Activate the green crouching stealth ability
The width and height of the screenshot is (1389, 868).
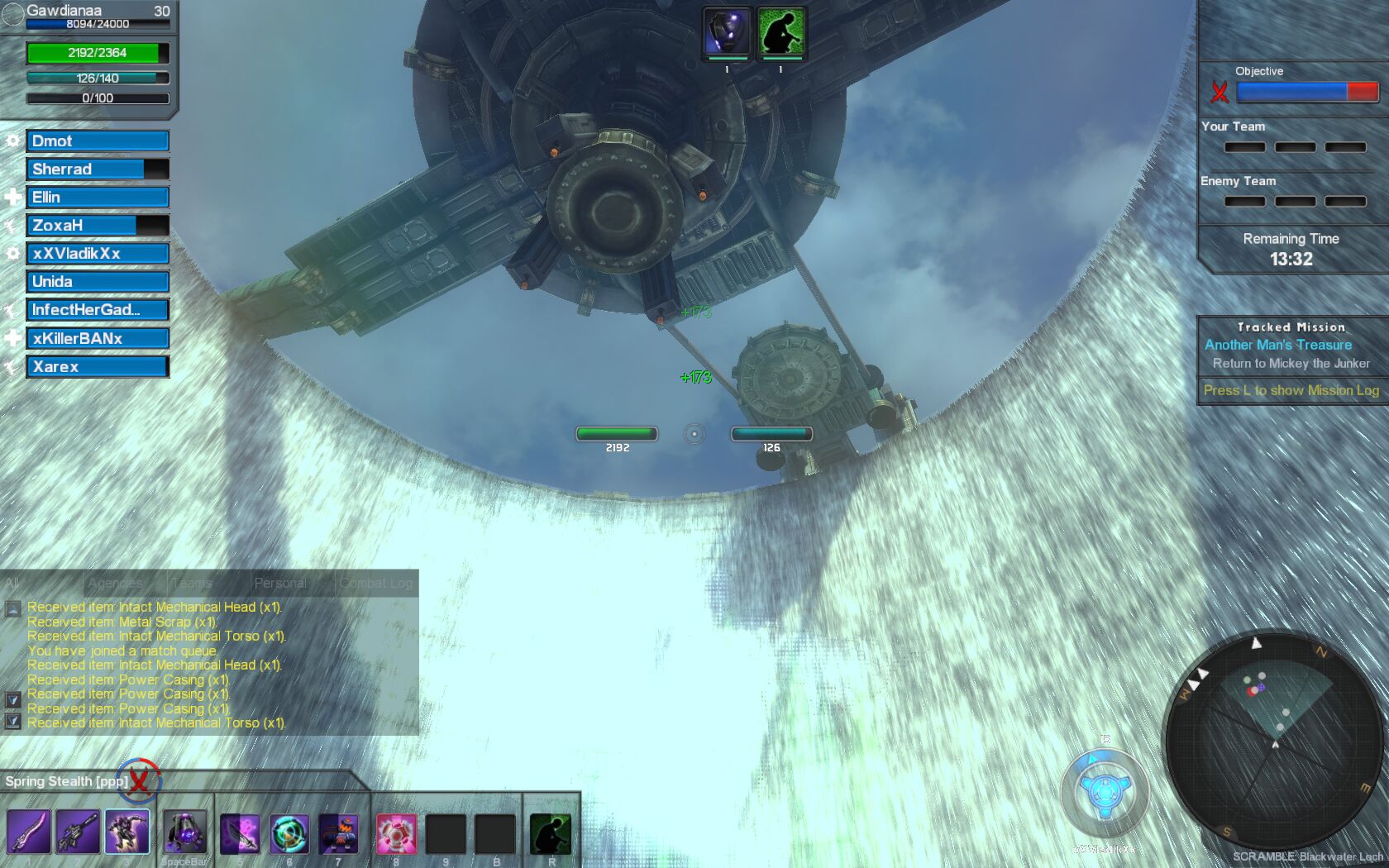tap(551, 833)
